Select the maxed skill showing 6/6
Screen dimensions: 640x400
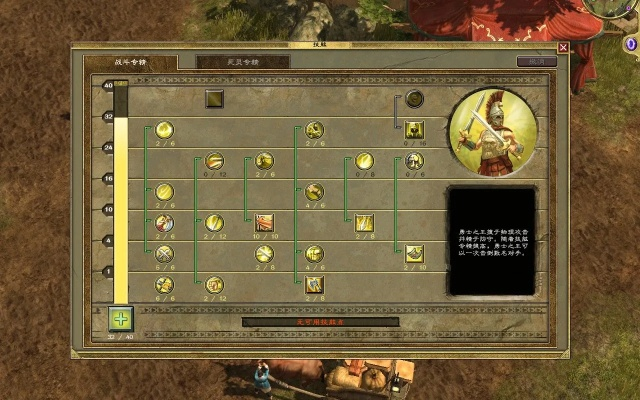(164, 285)
